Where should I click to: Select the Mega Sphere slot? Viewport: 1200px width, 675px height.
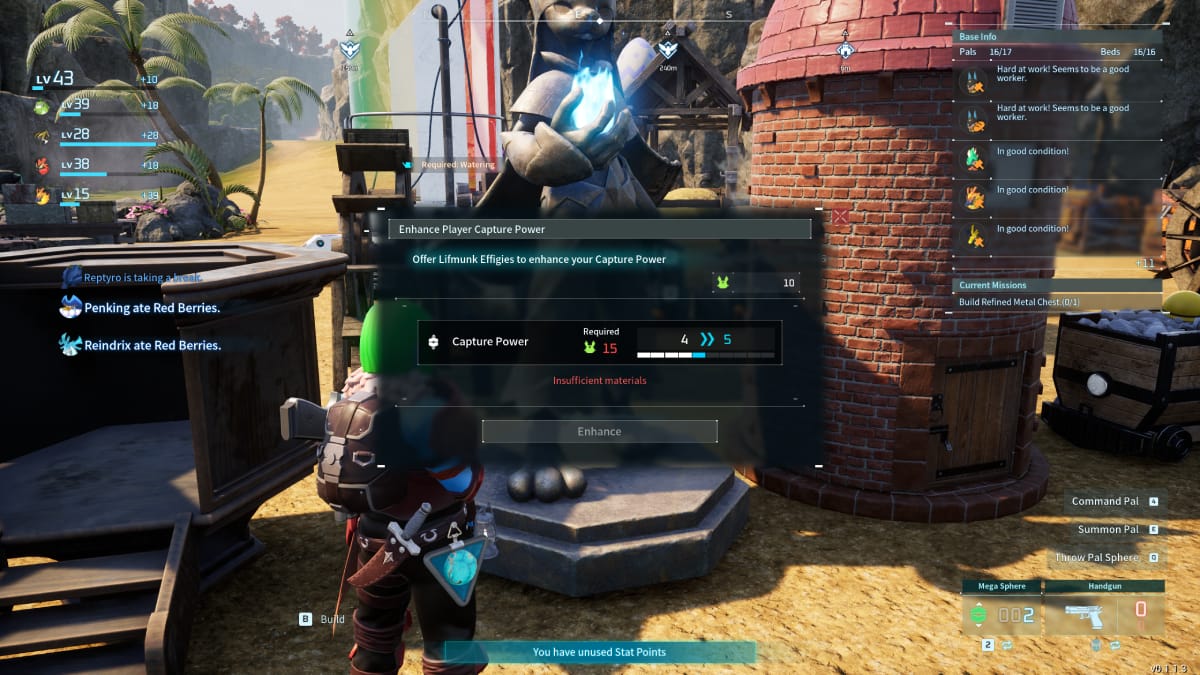pyautogui.click(x=1000, y=609)
